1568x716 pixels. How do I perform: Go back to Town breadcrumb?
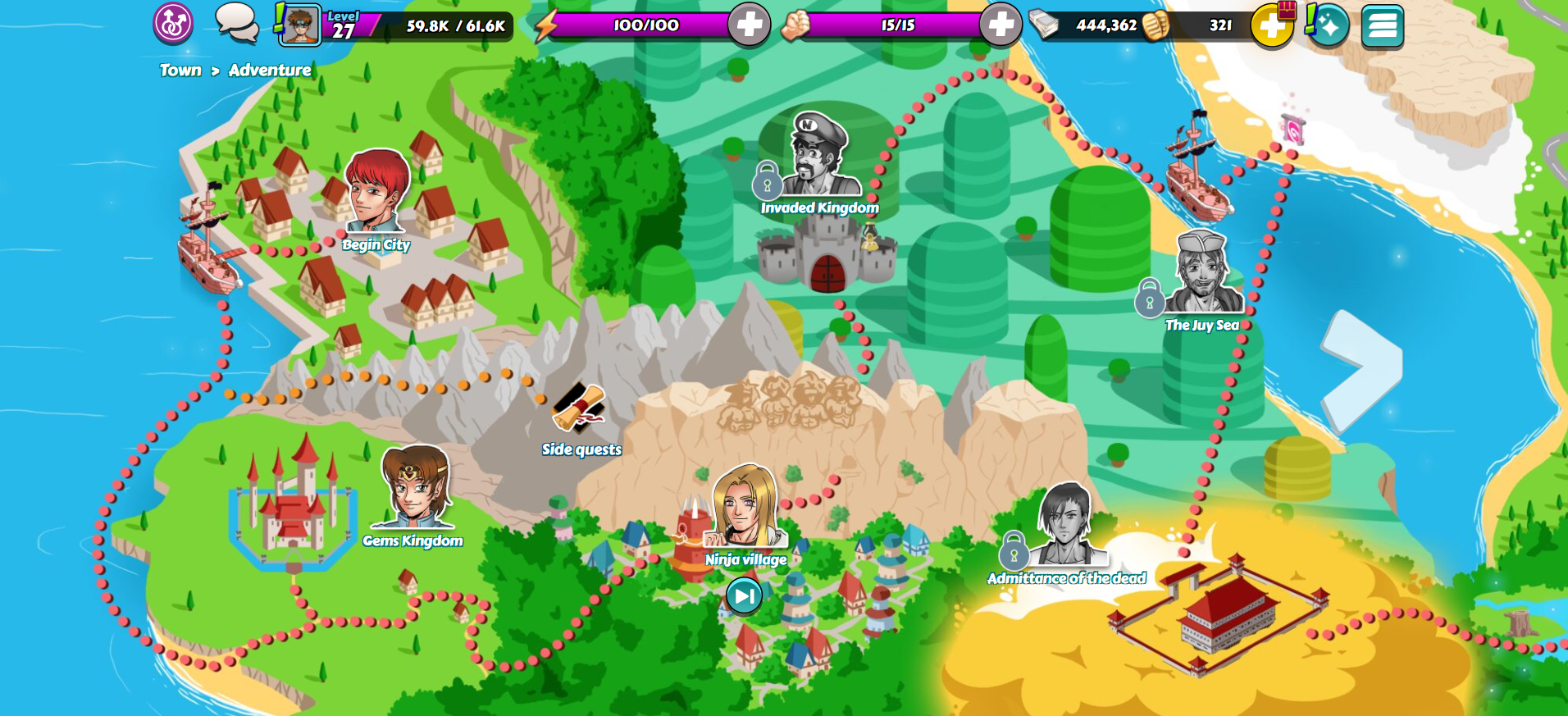click(x=180, y=71)
